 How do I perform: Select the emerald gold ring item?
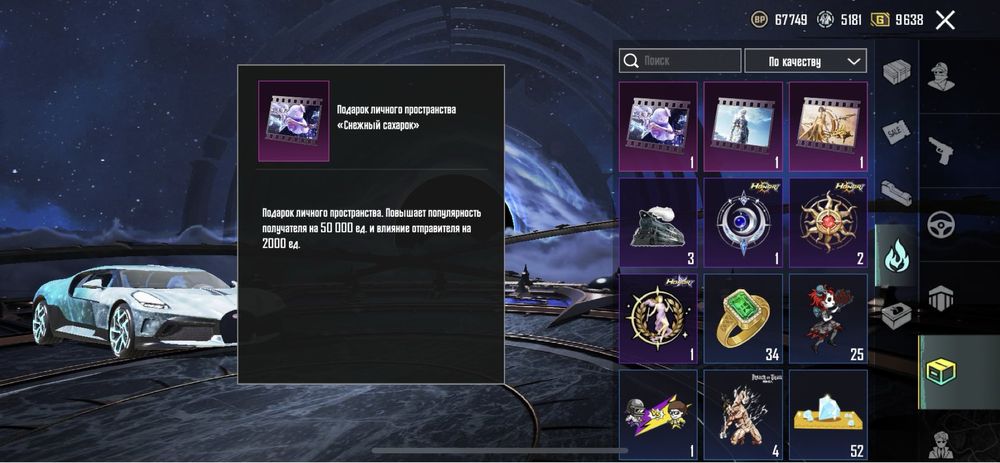pyautogui.click(x=743, y=318)
